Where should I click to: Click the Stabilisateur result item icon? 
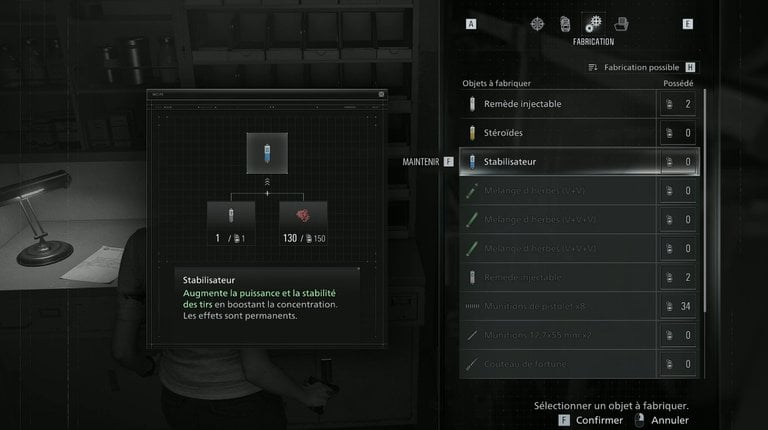point(267,153)
